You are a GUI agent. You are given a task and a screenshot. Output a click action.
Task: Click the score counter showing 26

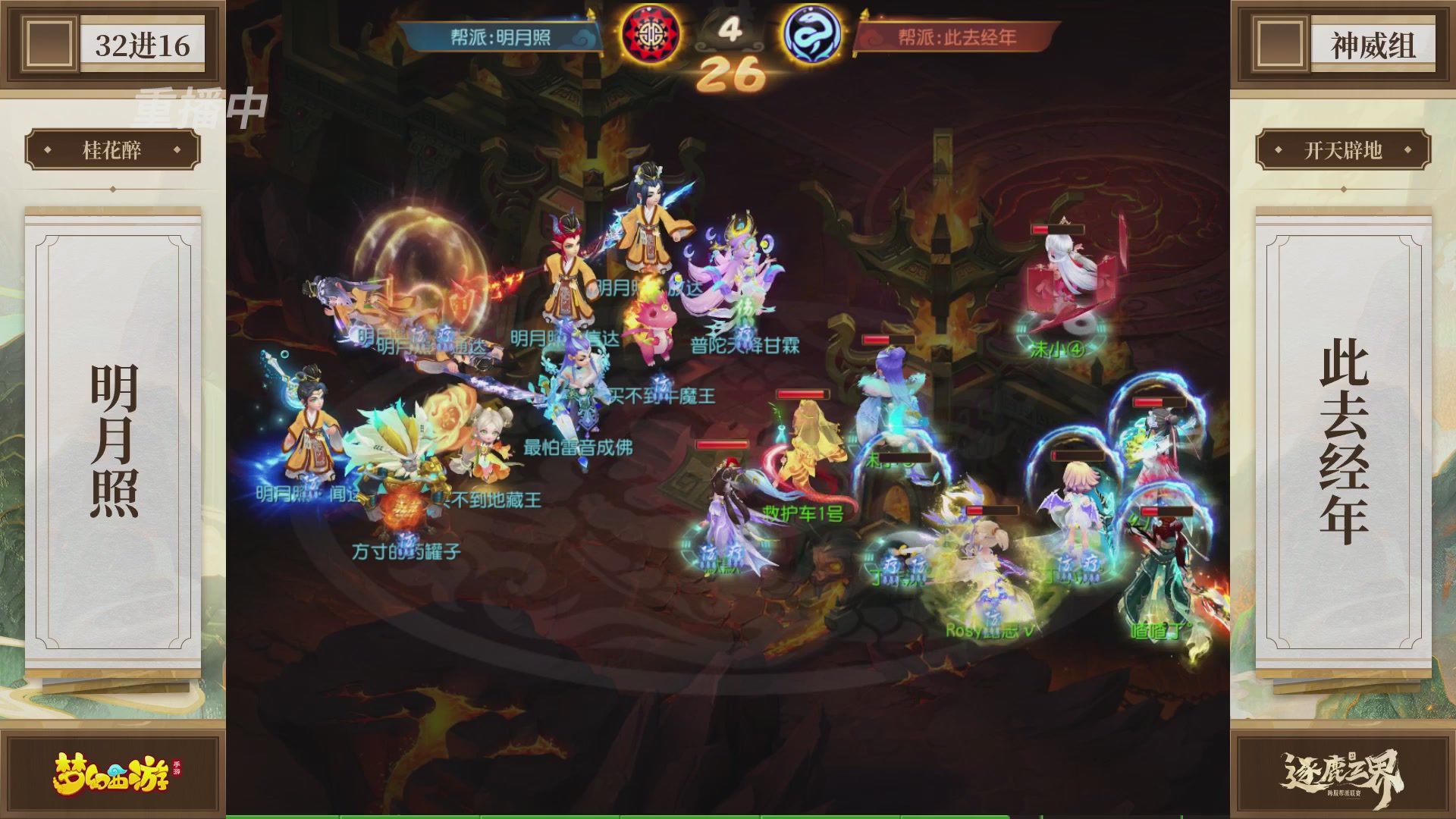coord(733,74)
